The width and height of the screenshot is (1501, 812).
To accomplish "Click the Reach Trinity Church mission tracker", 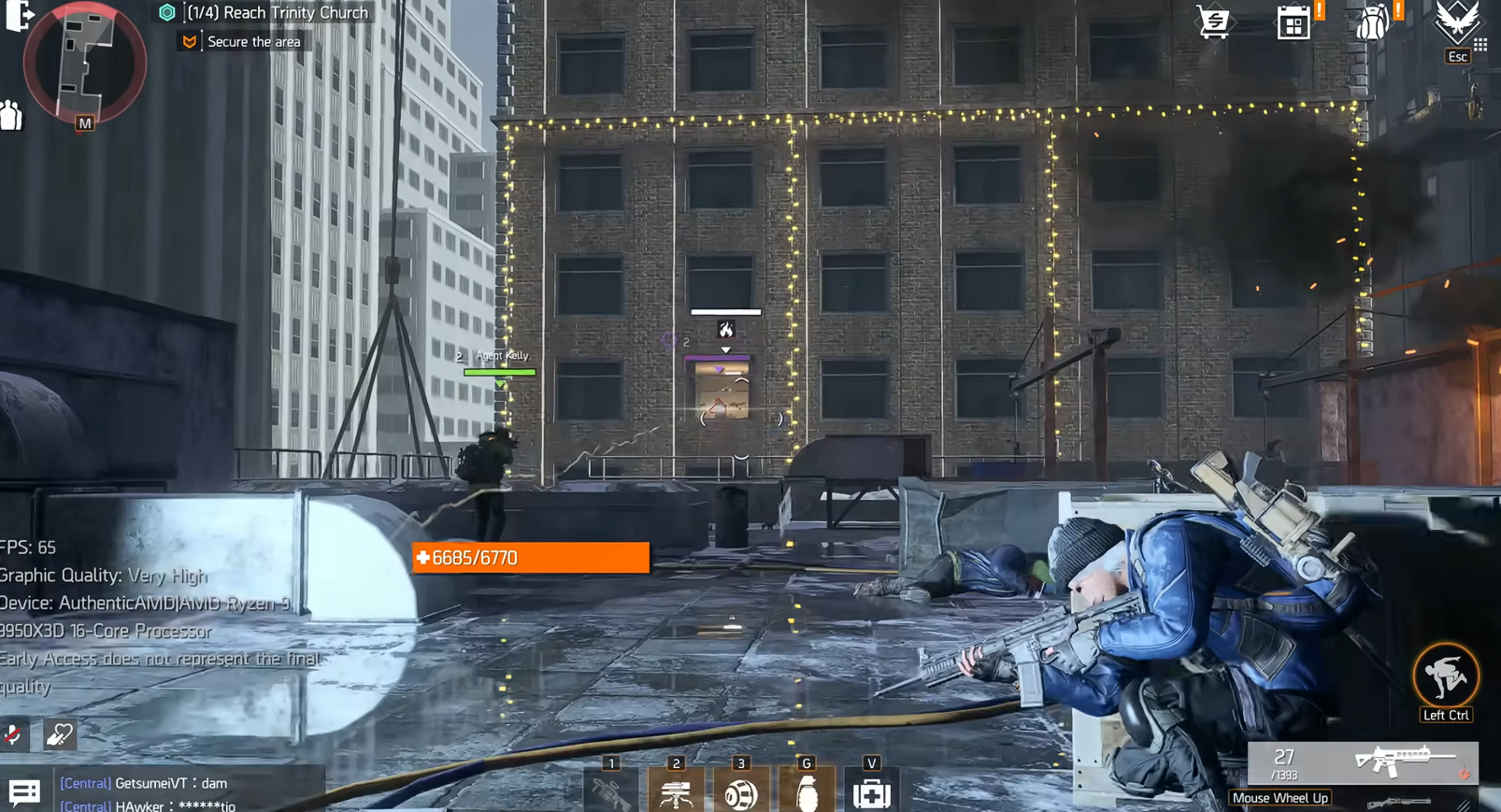I will click(277, 13).
